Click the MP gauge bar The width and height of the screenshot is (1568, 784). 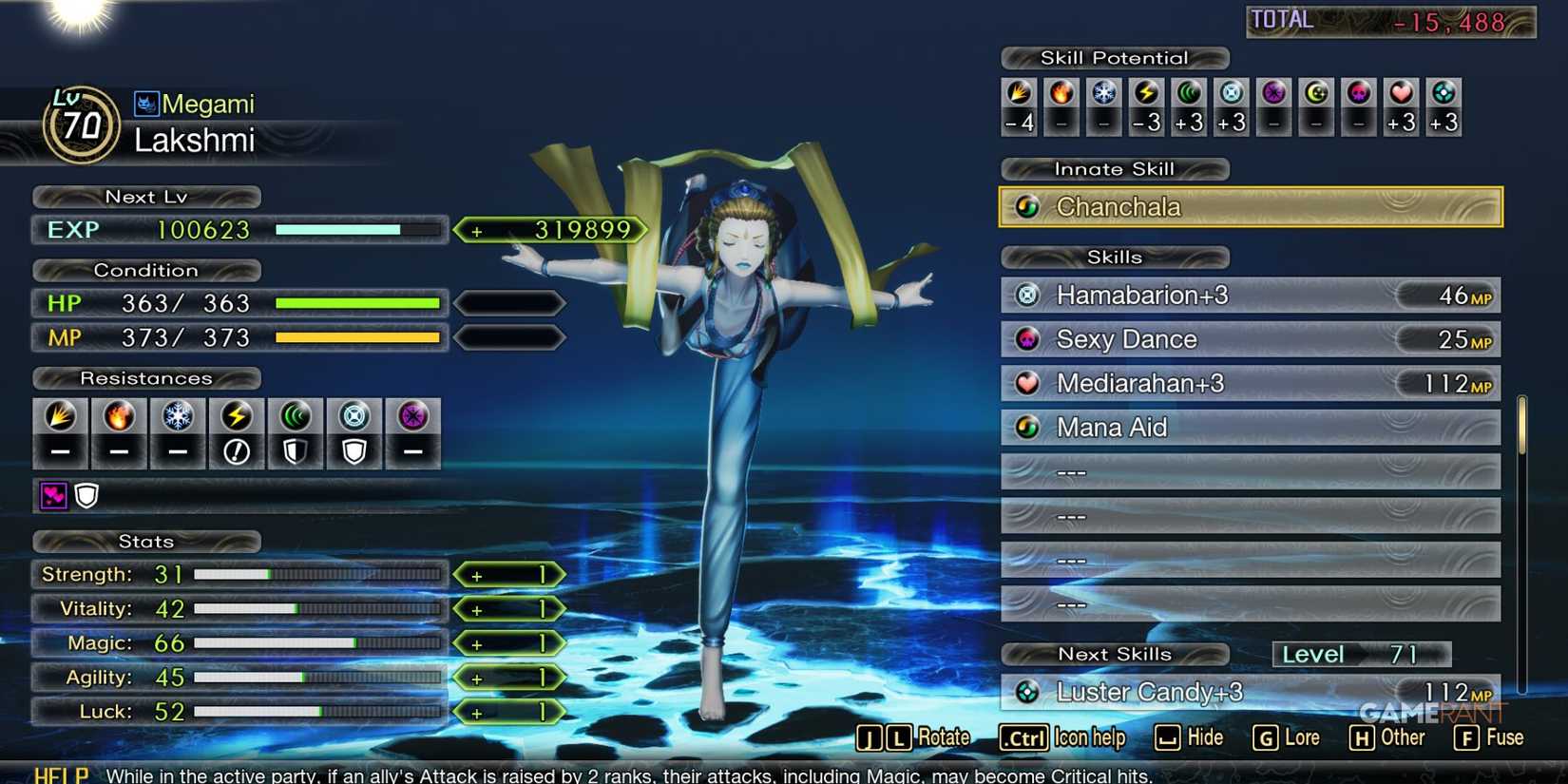pos(356,337)
